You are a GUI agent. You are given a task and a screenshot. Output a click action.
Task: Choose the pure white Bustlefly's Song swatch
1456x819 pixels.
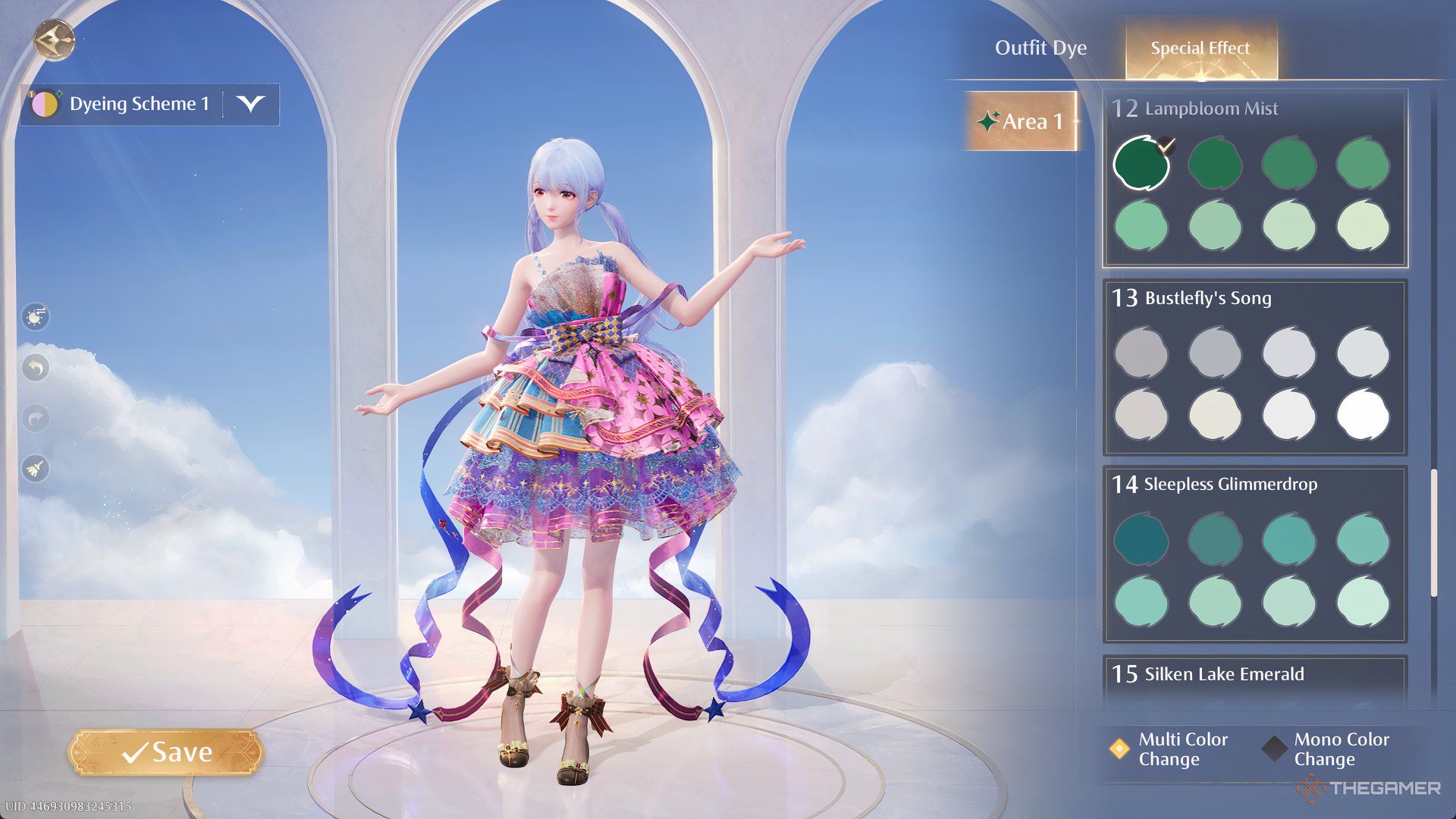click(x=1363, y=414)
